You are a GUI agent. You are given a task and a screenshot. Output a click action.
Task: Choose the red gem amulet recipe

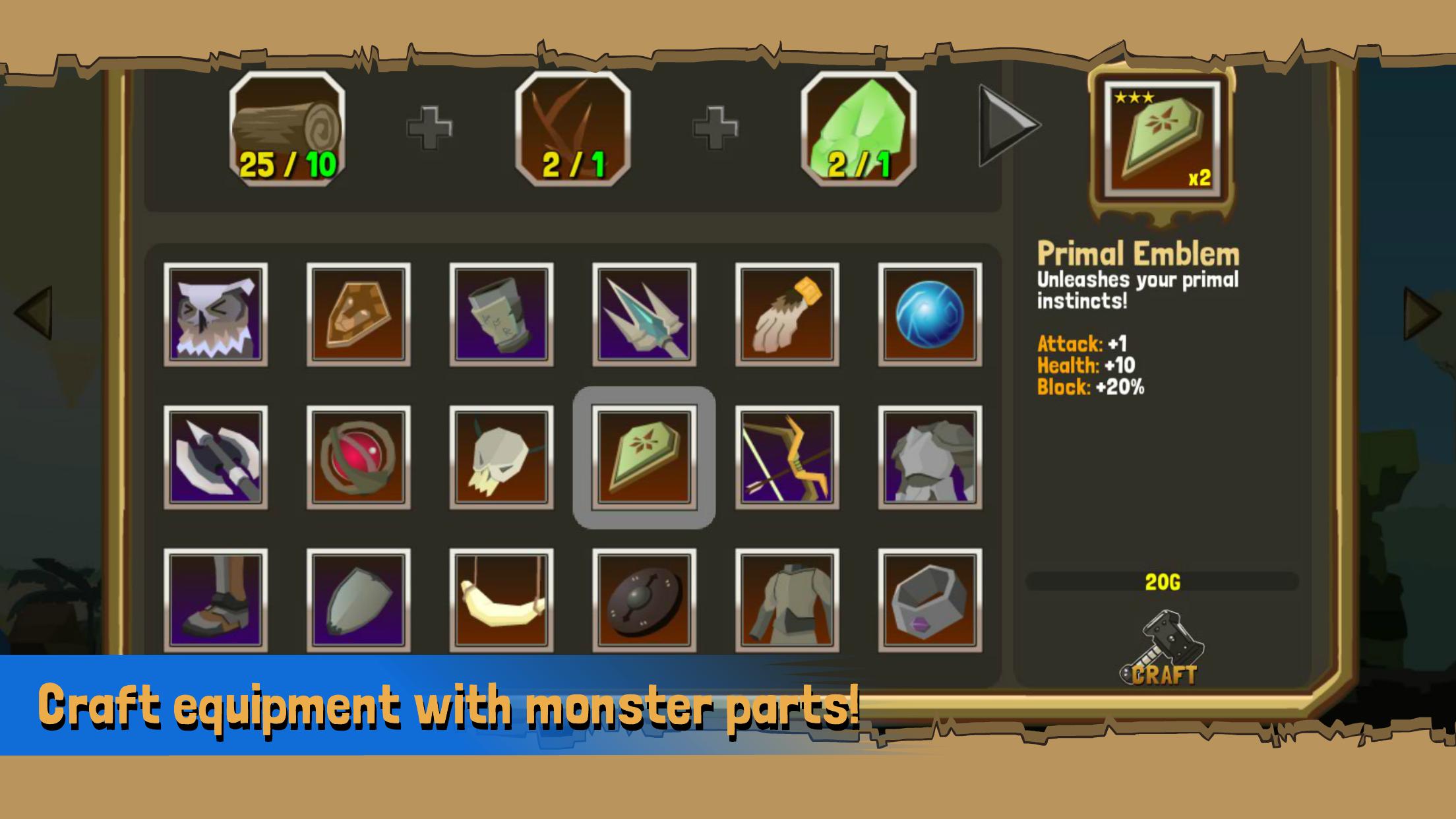coord(358,457)
